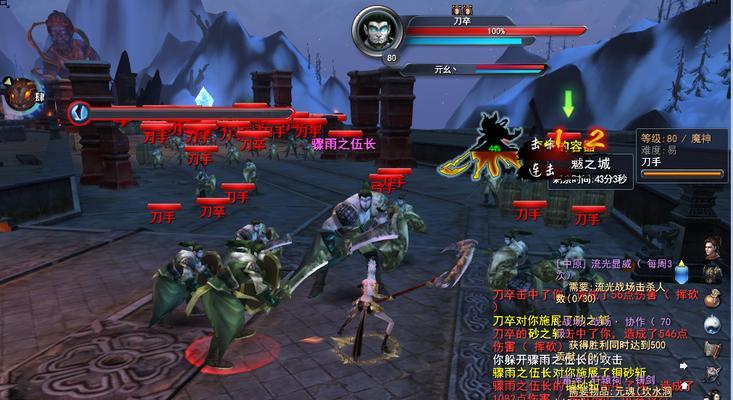
Task: Click the female character portrait icon
Action: pyautogui.click(x=712, y=247)
